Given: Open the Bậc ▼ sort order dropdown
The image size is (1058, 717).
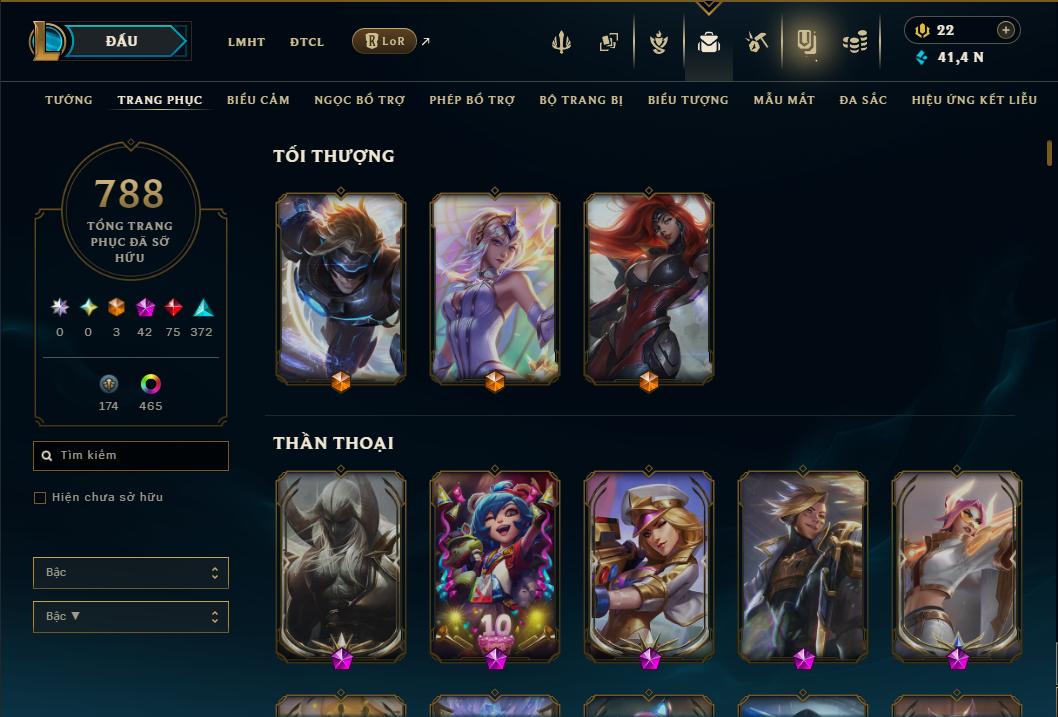Looking at the screenshot, I should point(131,617).
